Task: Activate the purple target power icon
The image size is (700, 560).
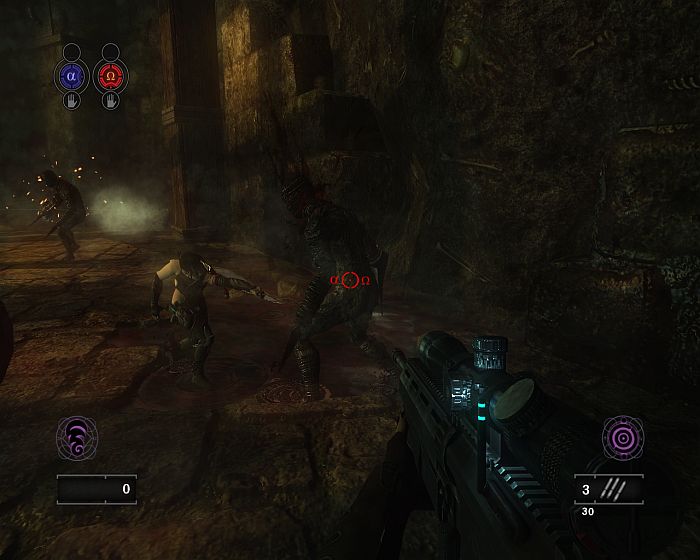Action: tap(621, 438)
